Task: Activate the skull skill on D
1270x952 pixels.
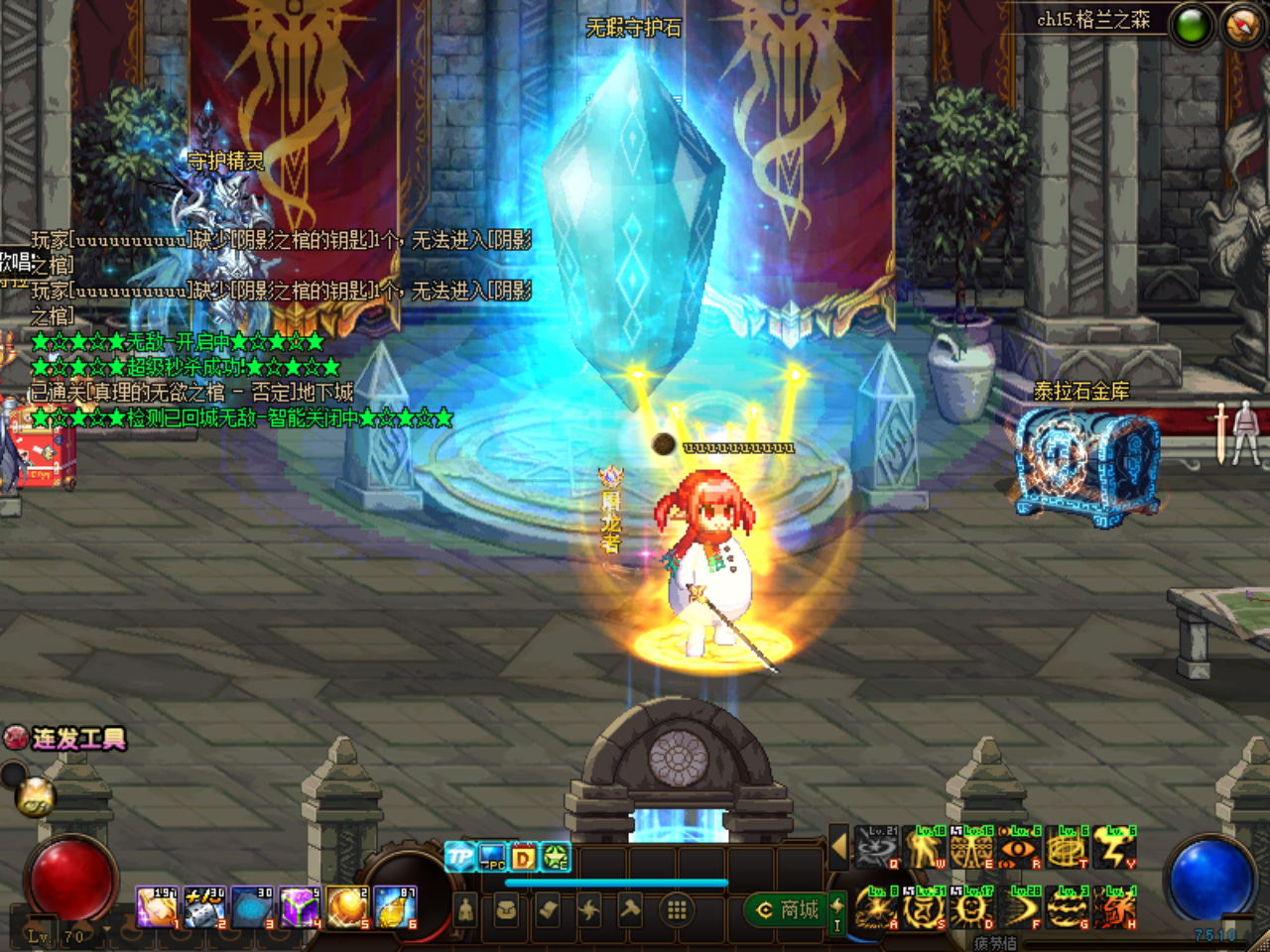Action: [972, 907]
